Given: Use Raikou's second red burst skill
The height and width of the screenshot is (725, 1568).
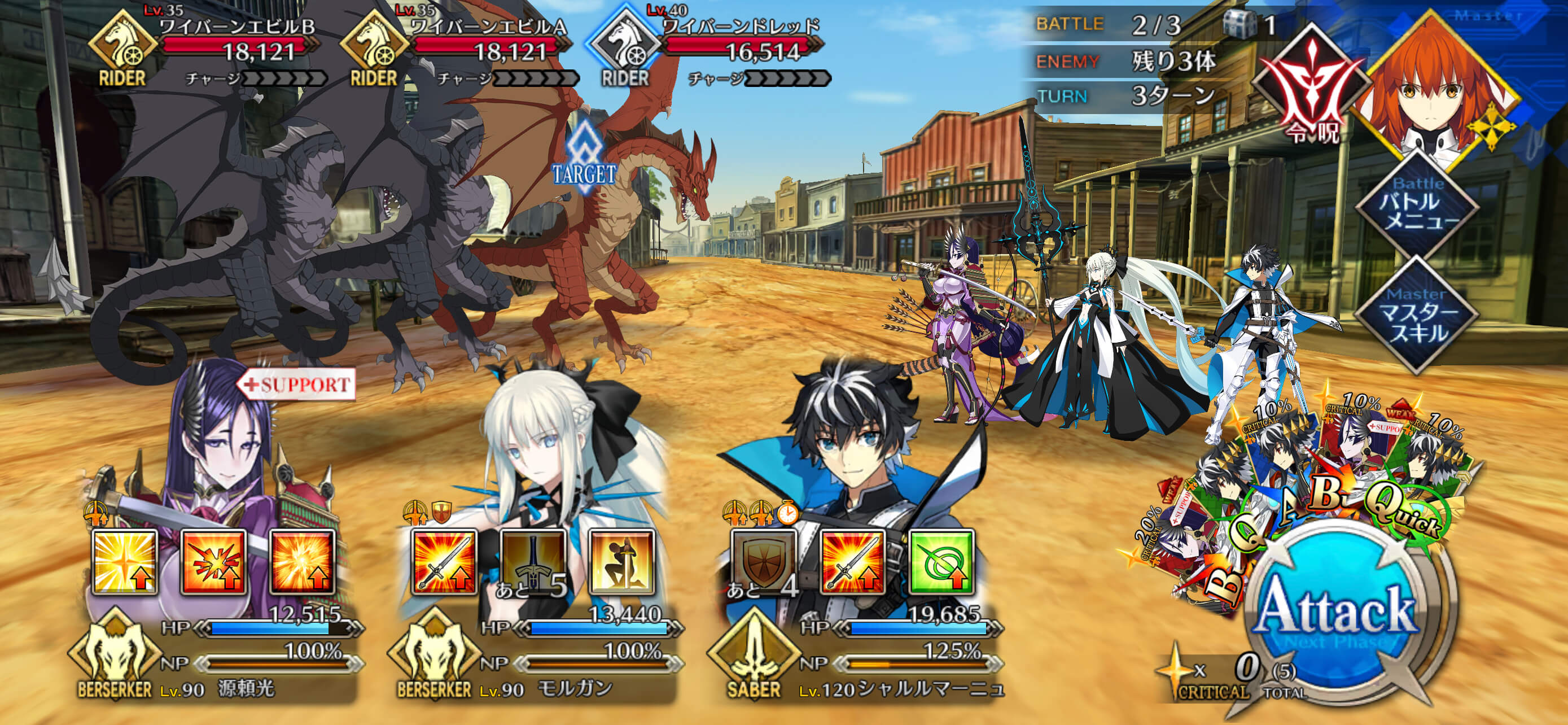Looking at the screenshot, I should coord(214,562).
